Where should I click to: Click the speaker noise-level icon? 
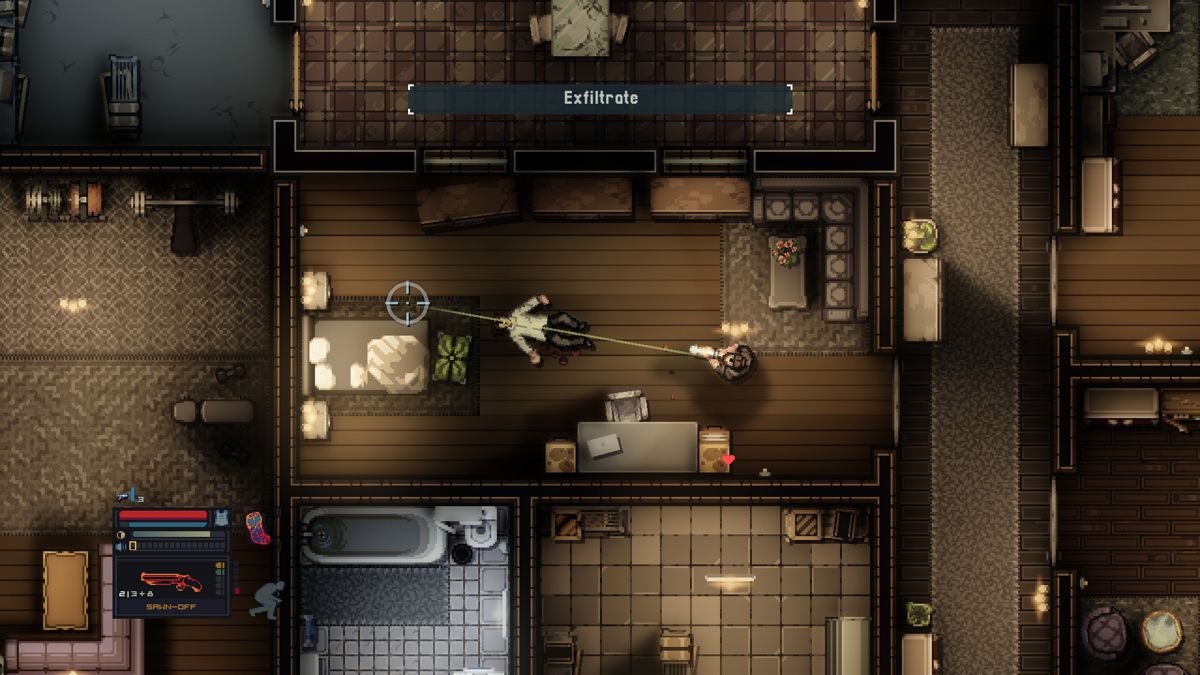121,548
